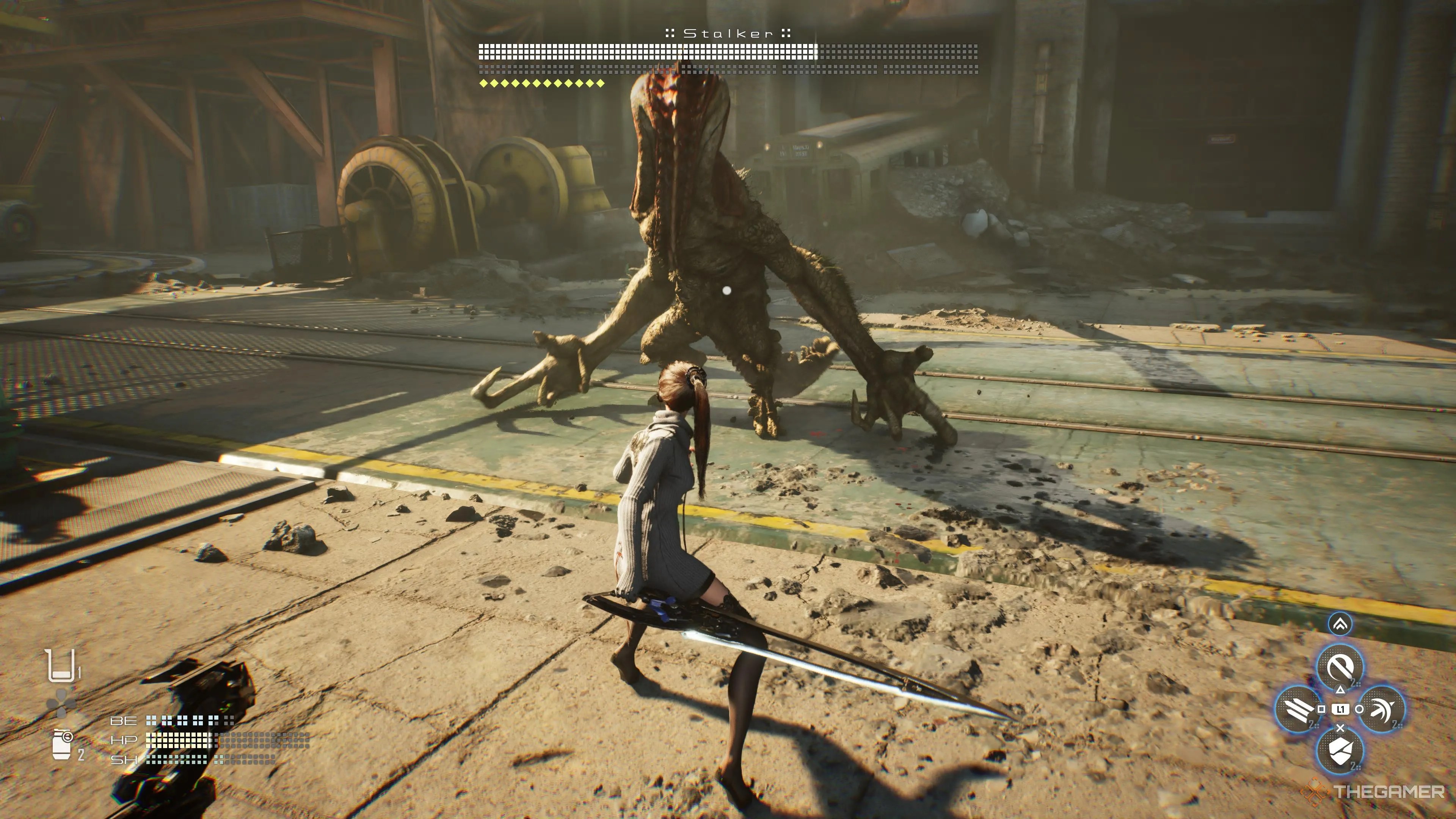Click the X button prompt below L1
Image resolution: width=1456 pixels, height=819 pixels.
point(1340,728)
